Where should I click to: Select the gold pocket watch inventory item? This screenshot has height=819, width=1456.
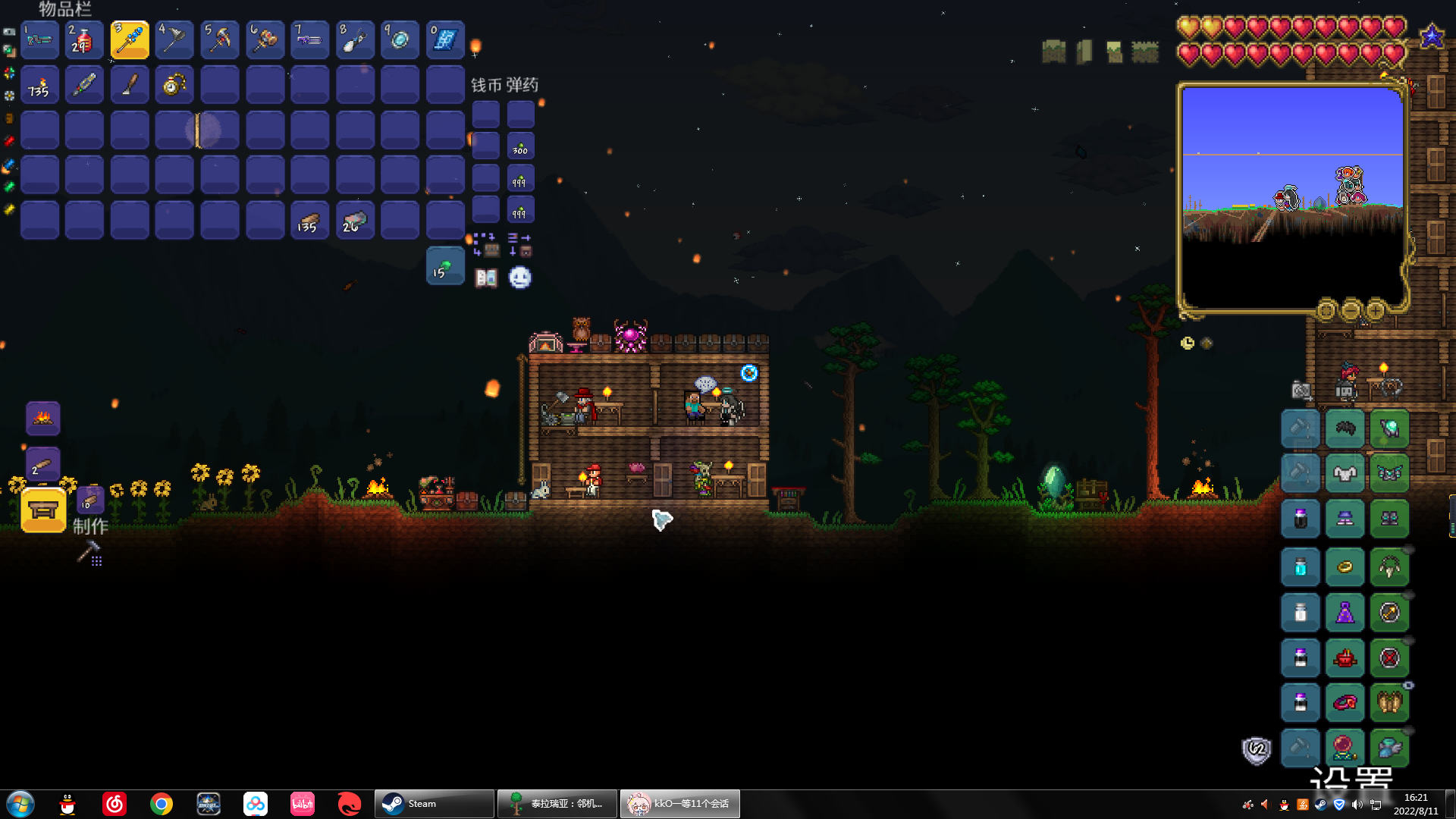point(174,85)
